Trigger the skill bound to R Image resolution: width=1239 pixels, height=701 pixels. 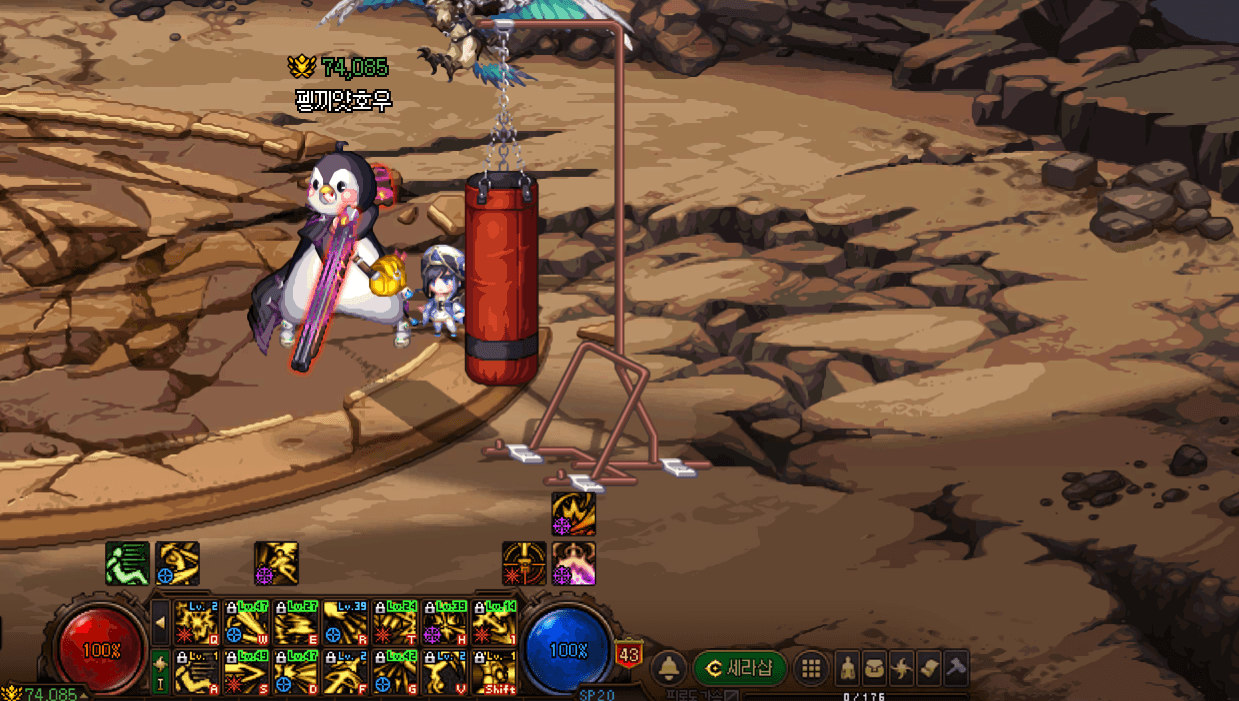(345, 621)
